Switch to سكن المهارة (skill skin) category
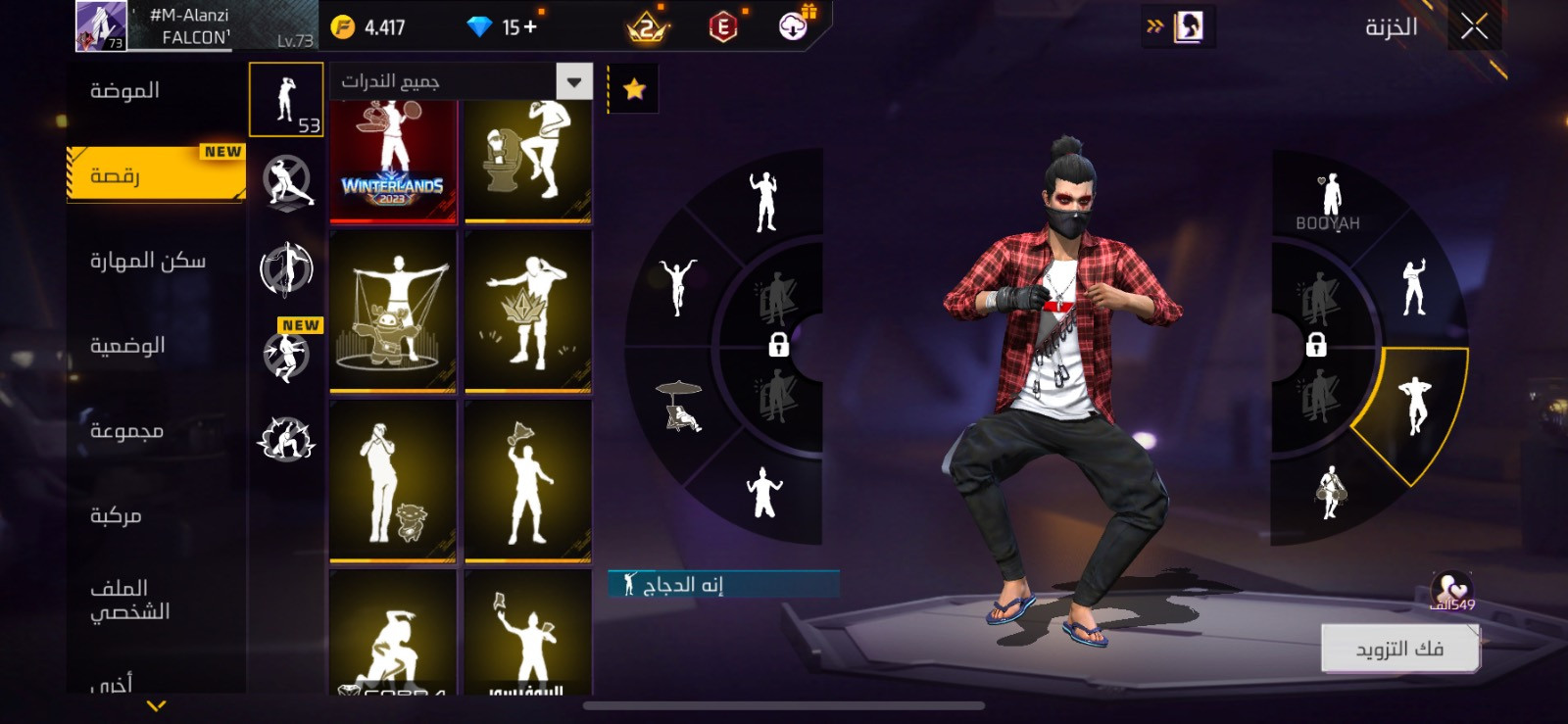This screenshot has height=724, width=1568. pos(148,261)
